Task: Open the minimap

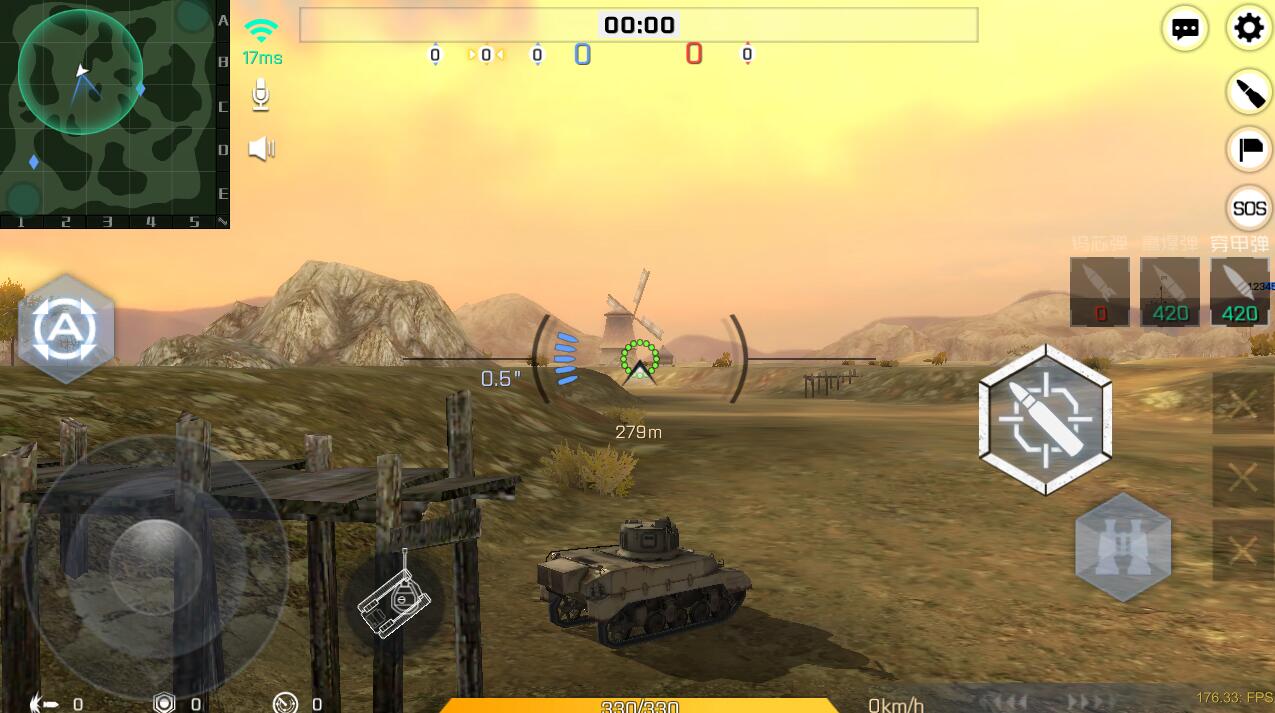Action: click(x=110, y=110)
